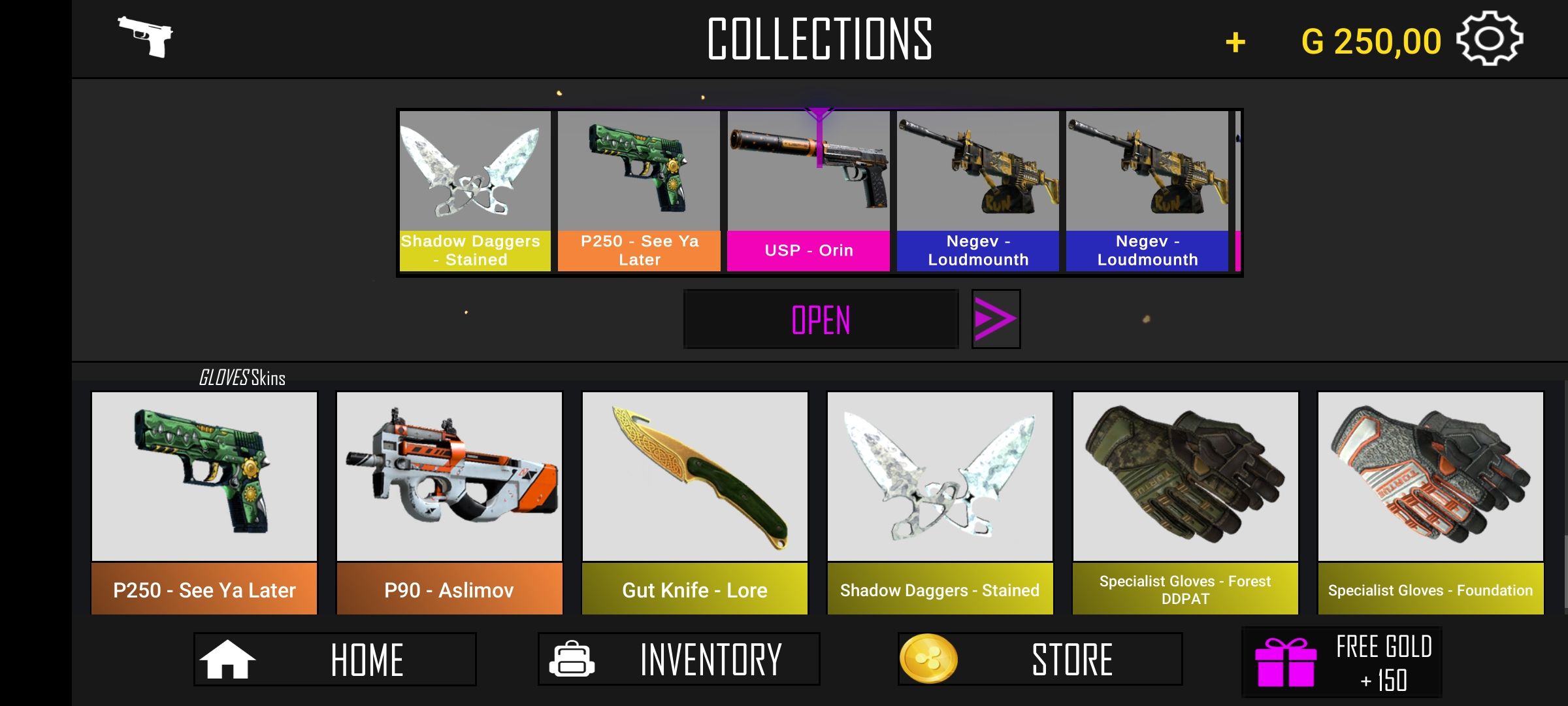Visit the STORE
Screen dimensions: 1568x706
coord(1039,659)
